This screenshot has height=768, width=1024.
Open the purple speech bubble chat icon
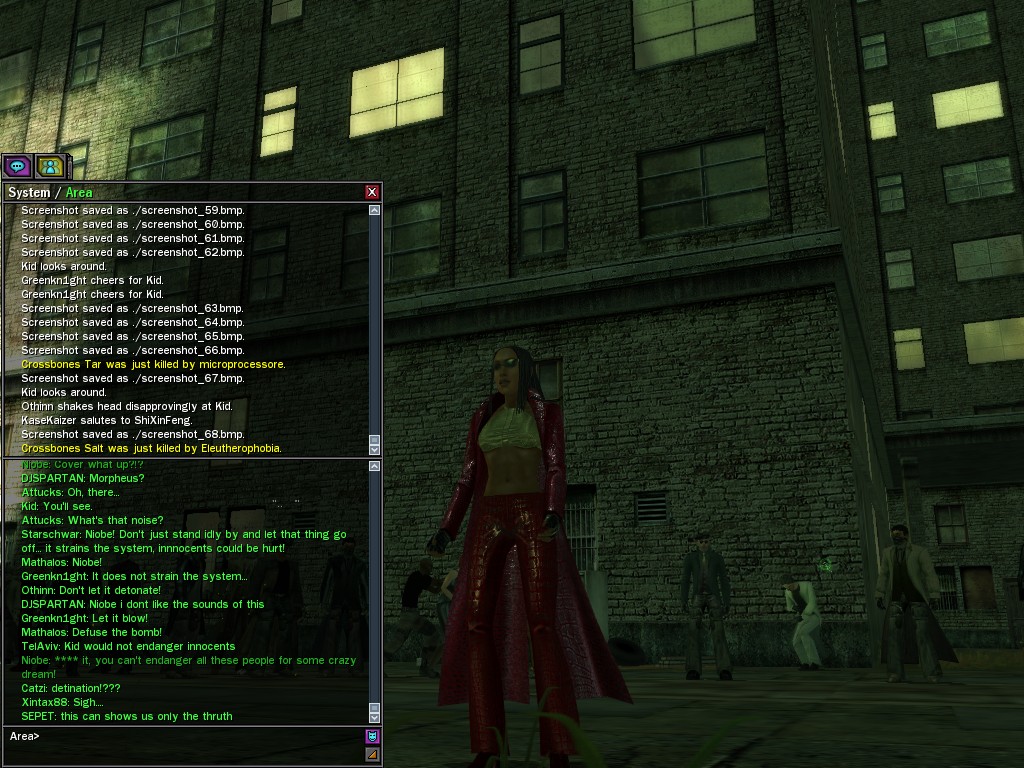[16, 166]
